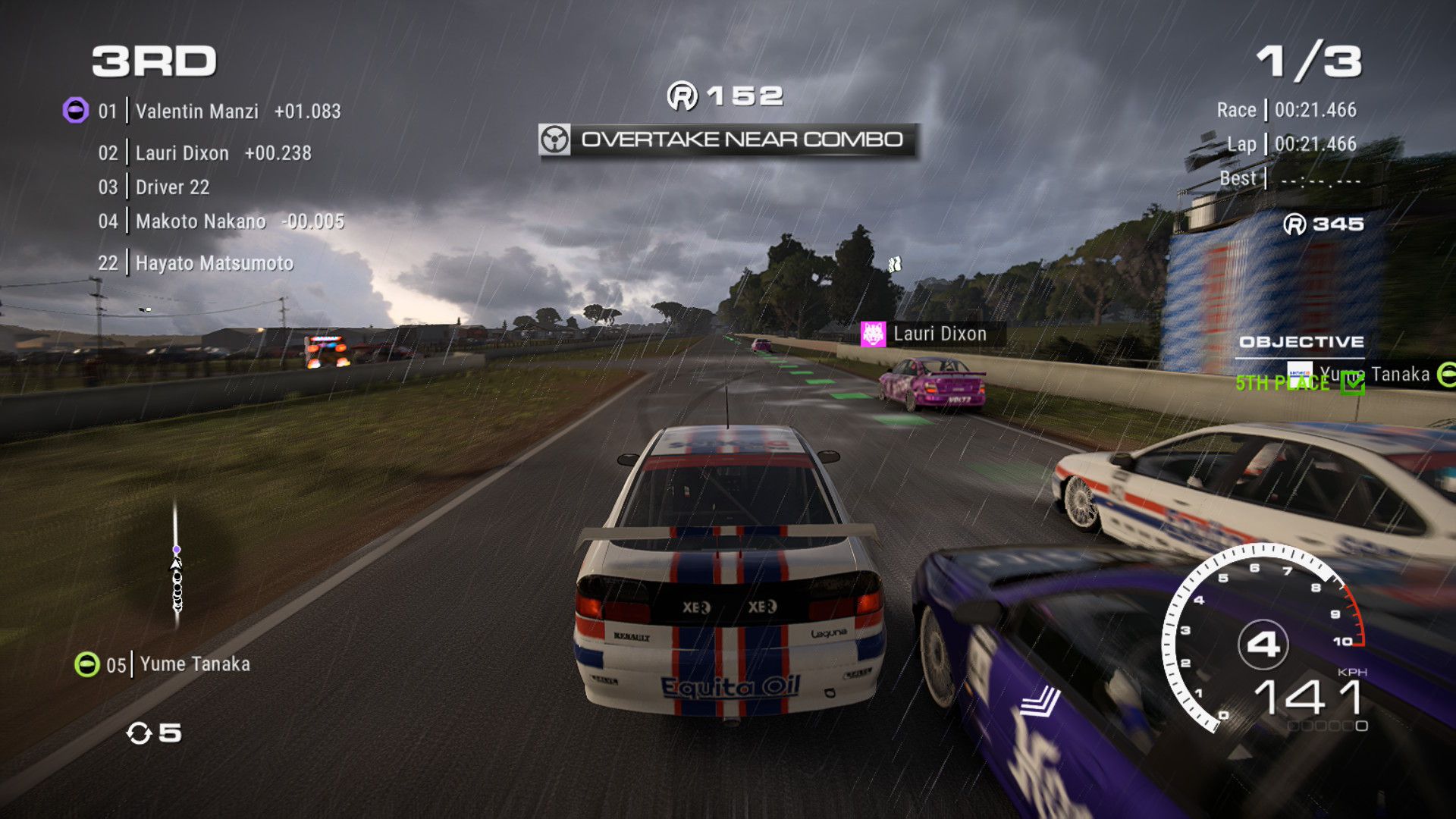Click the Driver 22 standings entry
This screenshot has height=819, width=1456.
172,187
